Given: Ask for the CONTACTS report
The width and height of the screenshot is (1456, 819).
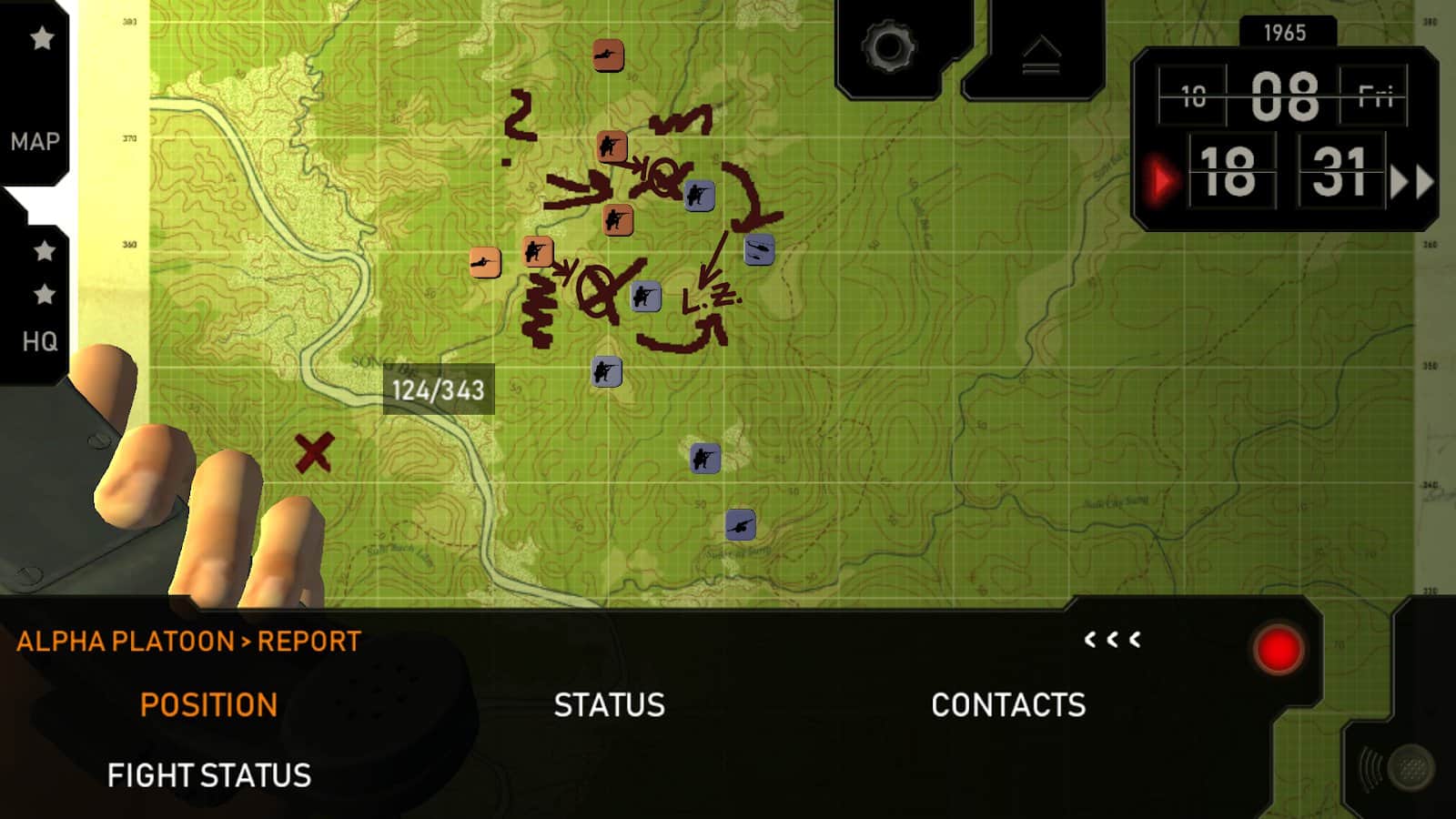Looking at the screenshot, I should tap(1008, 705).
